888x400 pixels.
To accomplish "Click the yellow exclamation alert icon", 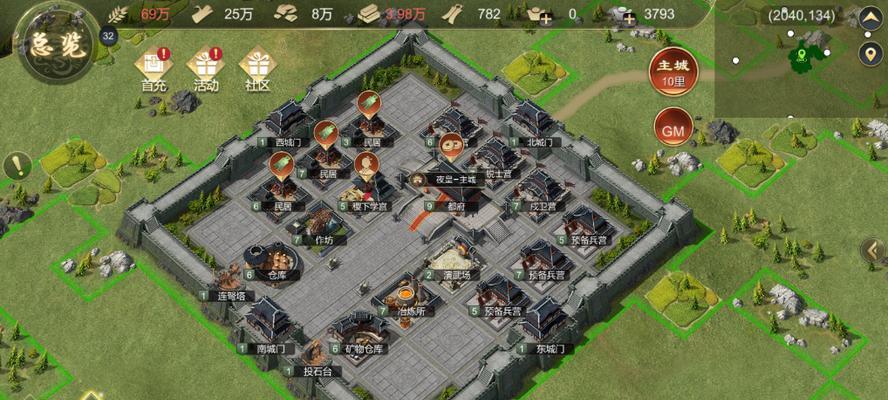I will tap(16, 166).
